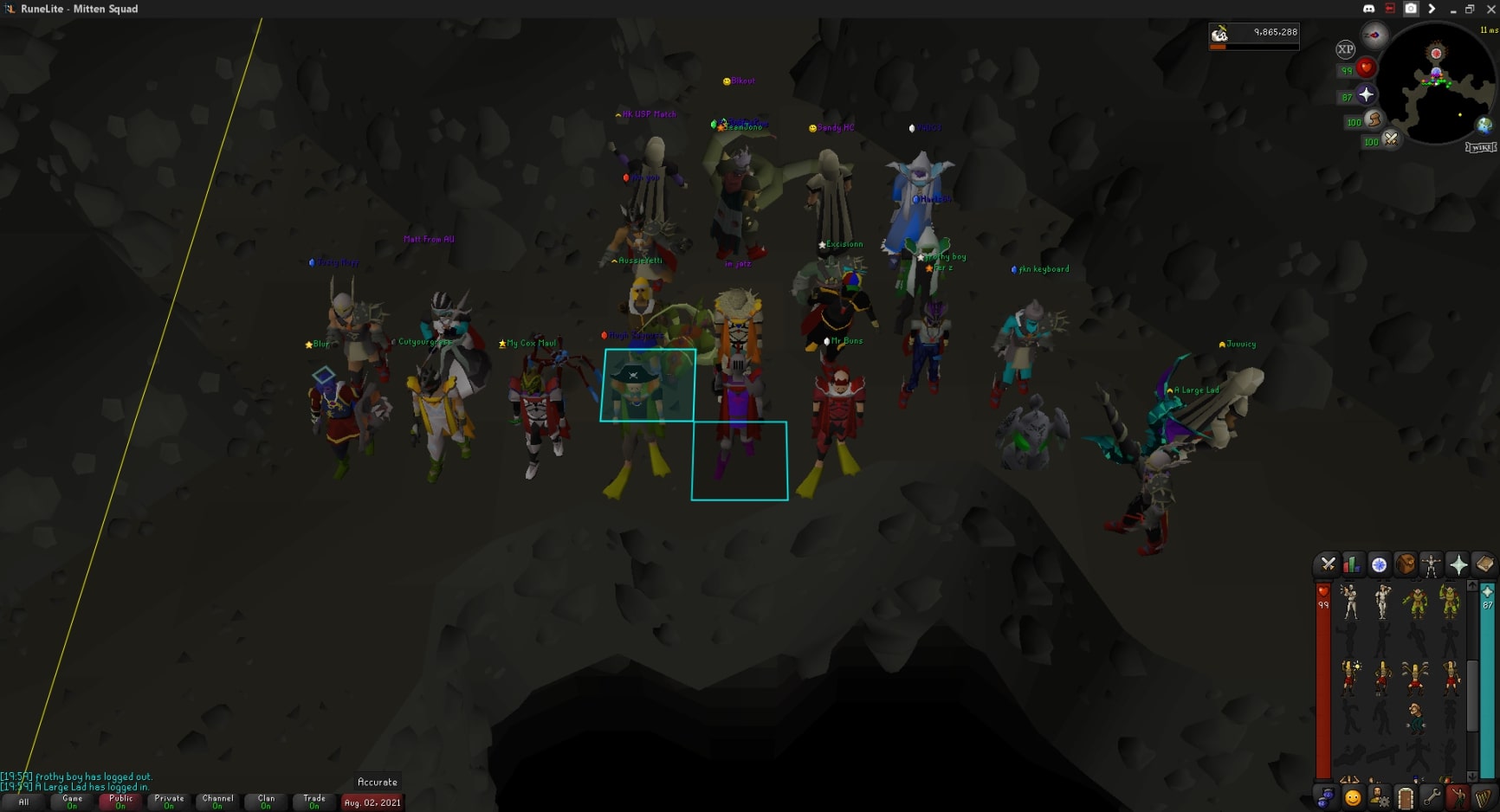Expand the XP drops globe display

point(1346,49)
